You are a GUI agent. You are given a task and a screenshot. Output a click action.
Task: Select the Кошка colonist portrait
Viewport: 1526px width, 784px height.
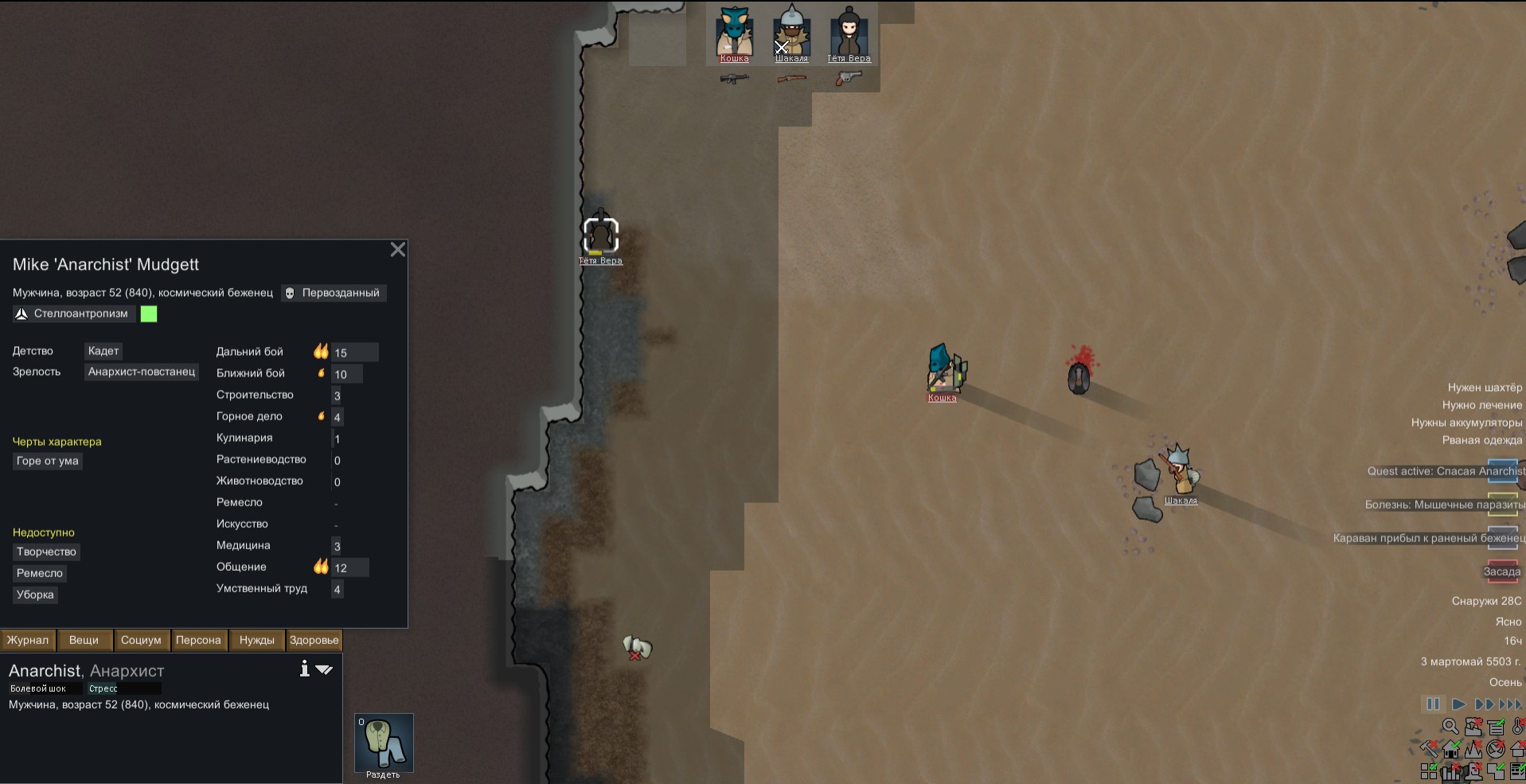pyautogui.click(x=734, y=33)
